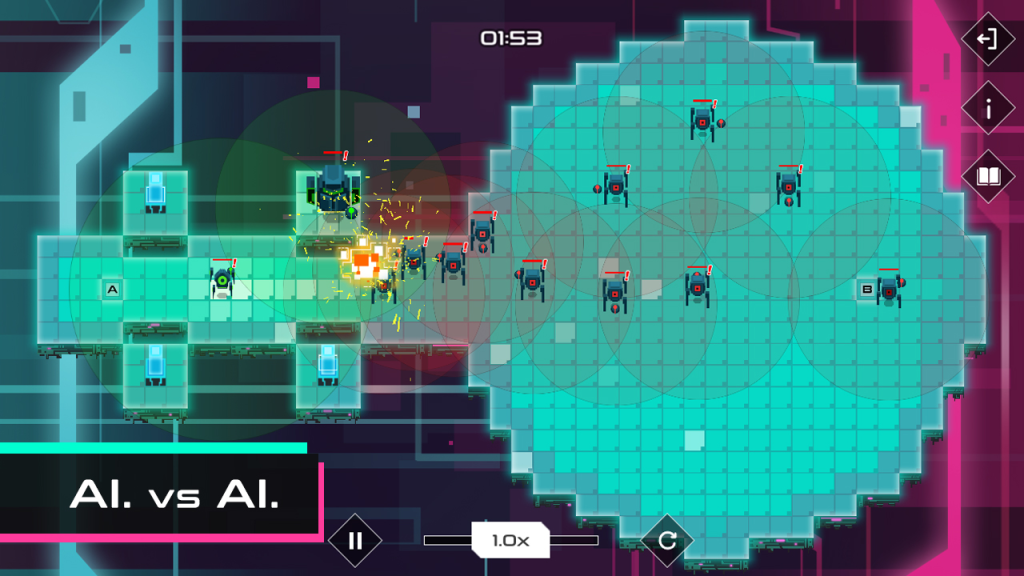Pause the battle simulation
Viewport: 1024px width, 576px height.
355,541
